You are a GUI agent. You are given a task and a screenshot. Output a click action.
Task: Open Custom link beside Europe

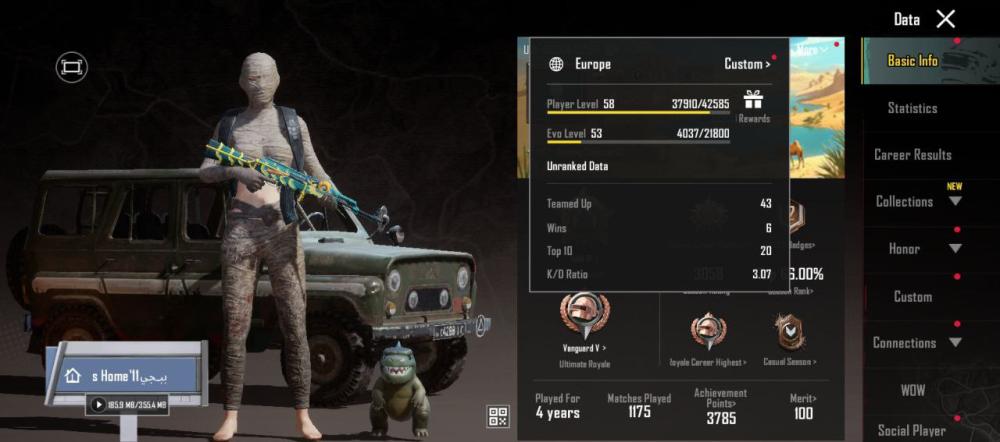747,64
